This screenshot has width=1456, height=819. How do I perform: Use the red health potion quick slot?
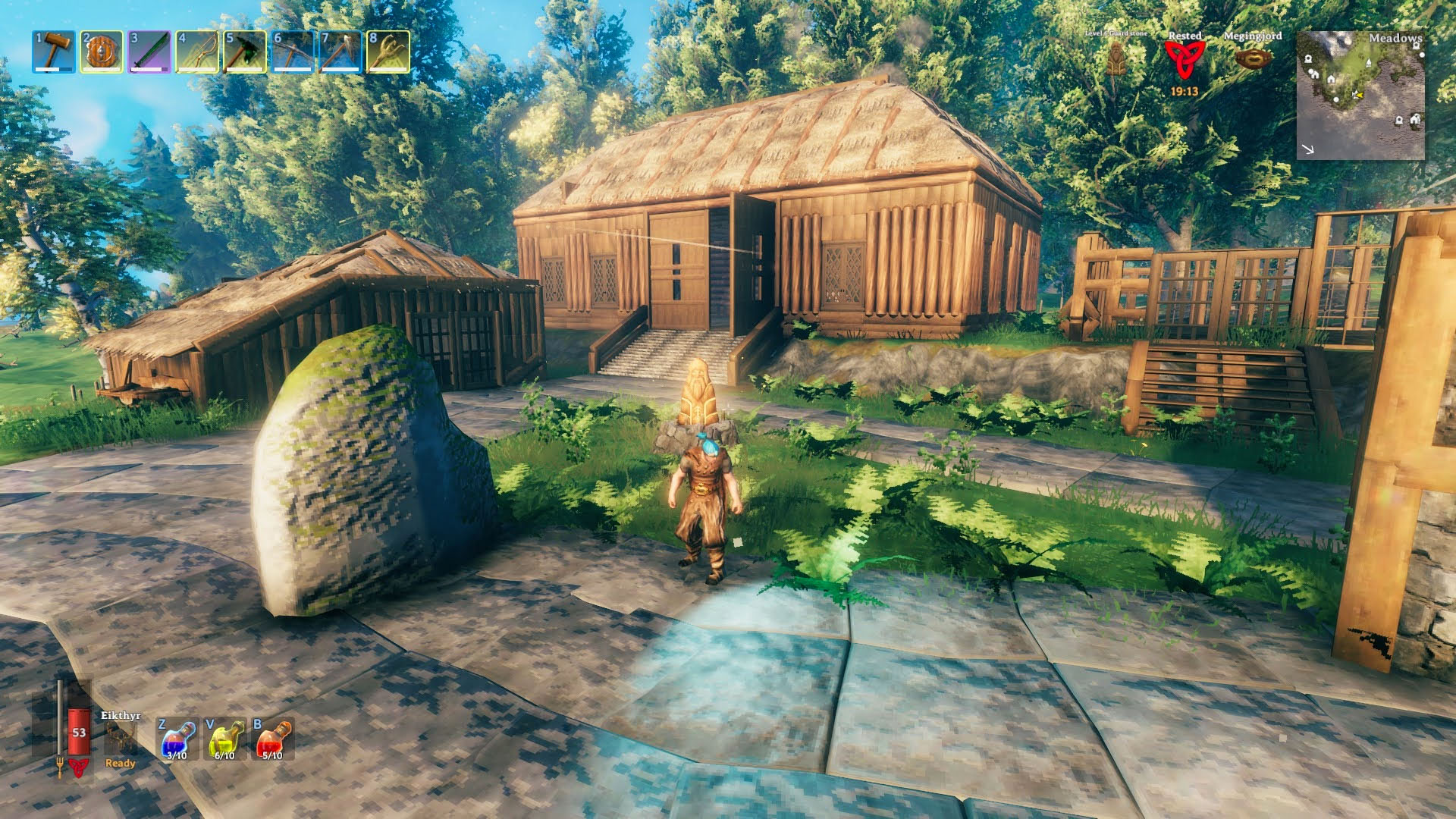pos(273,739)
